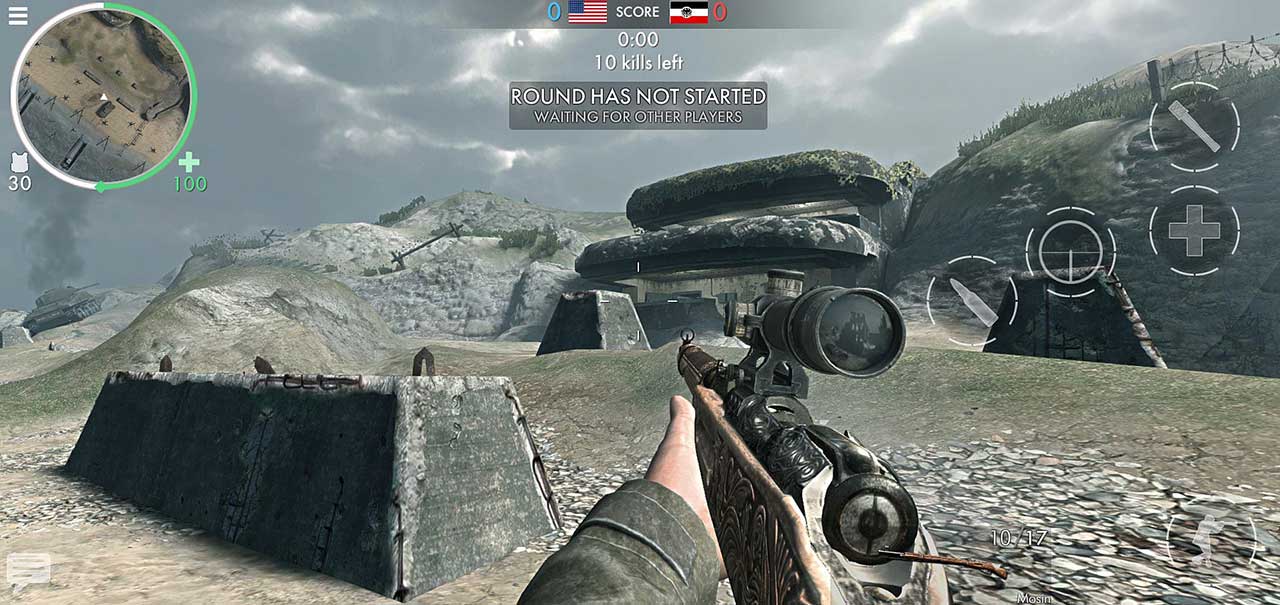Open the chat bubble icon
Viewport: 1280px width, 605px height.
point(28,570)
